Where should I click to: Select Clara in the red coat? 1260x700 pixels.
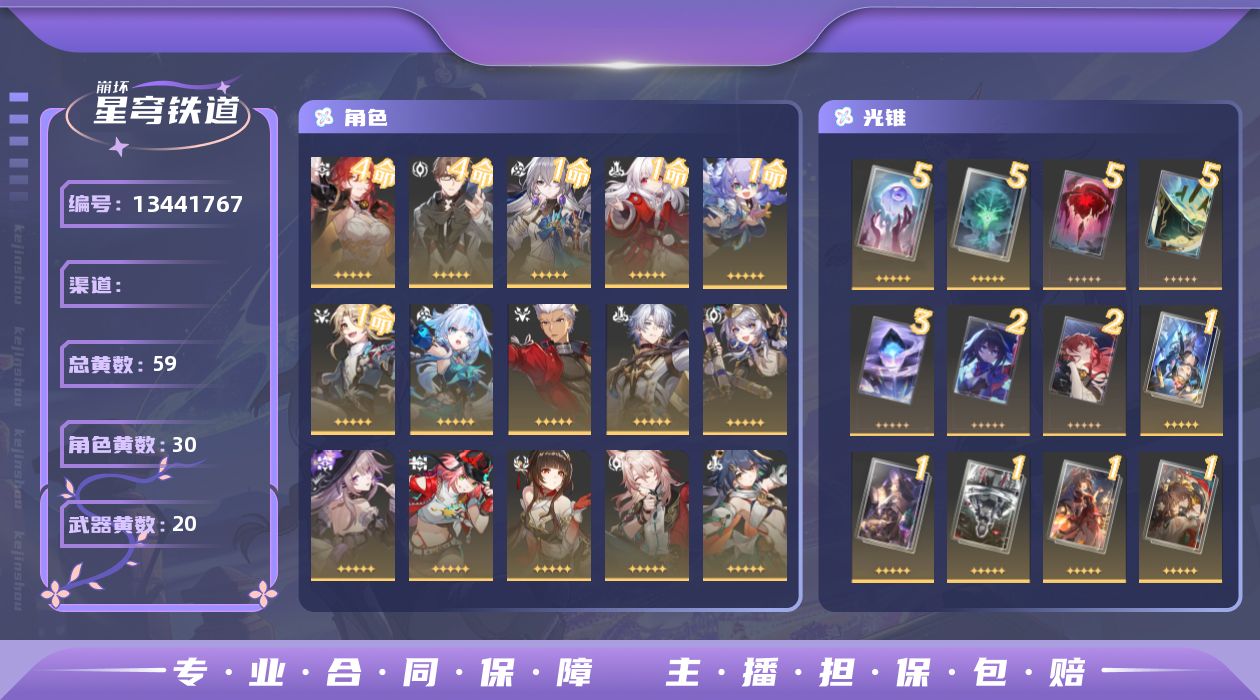646,222
